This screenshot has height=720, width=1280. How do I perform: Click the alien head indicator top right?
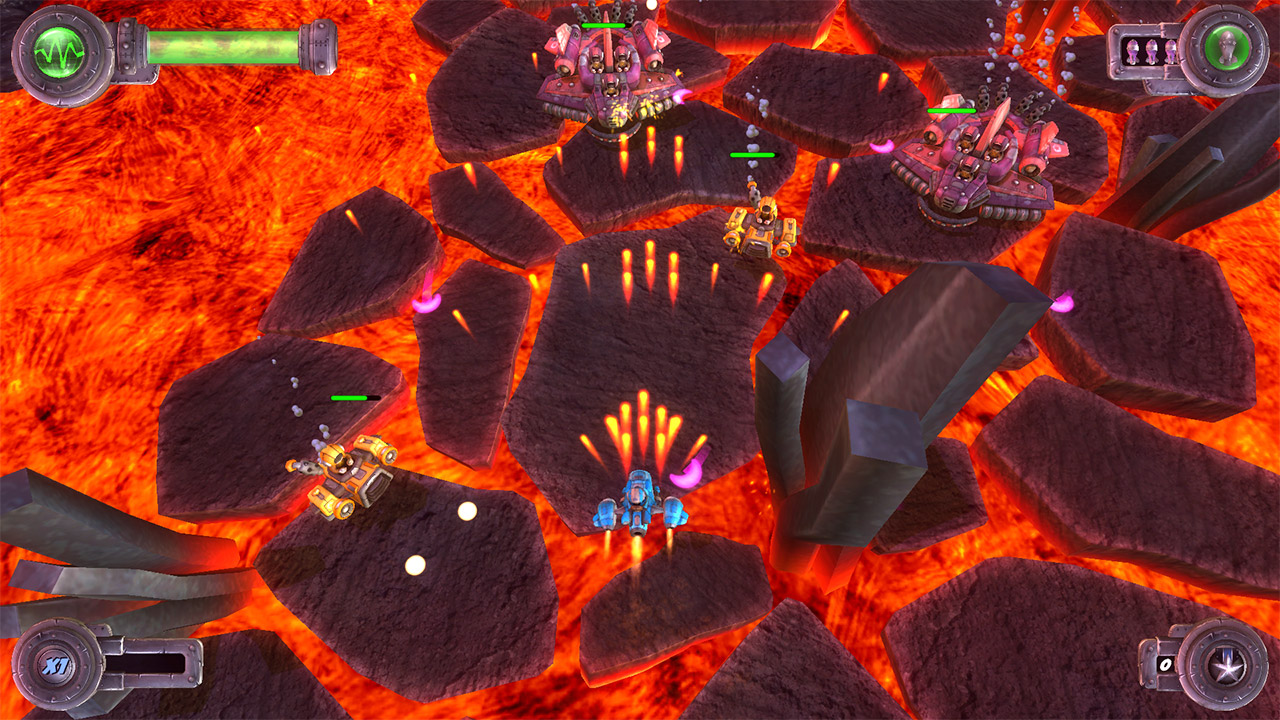[1227, 47]
